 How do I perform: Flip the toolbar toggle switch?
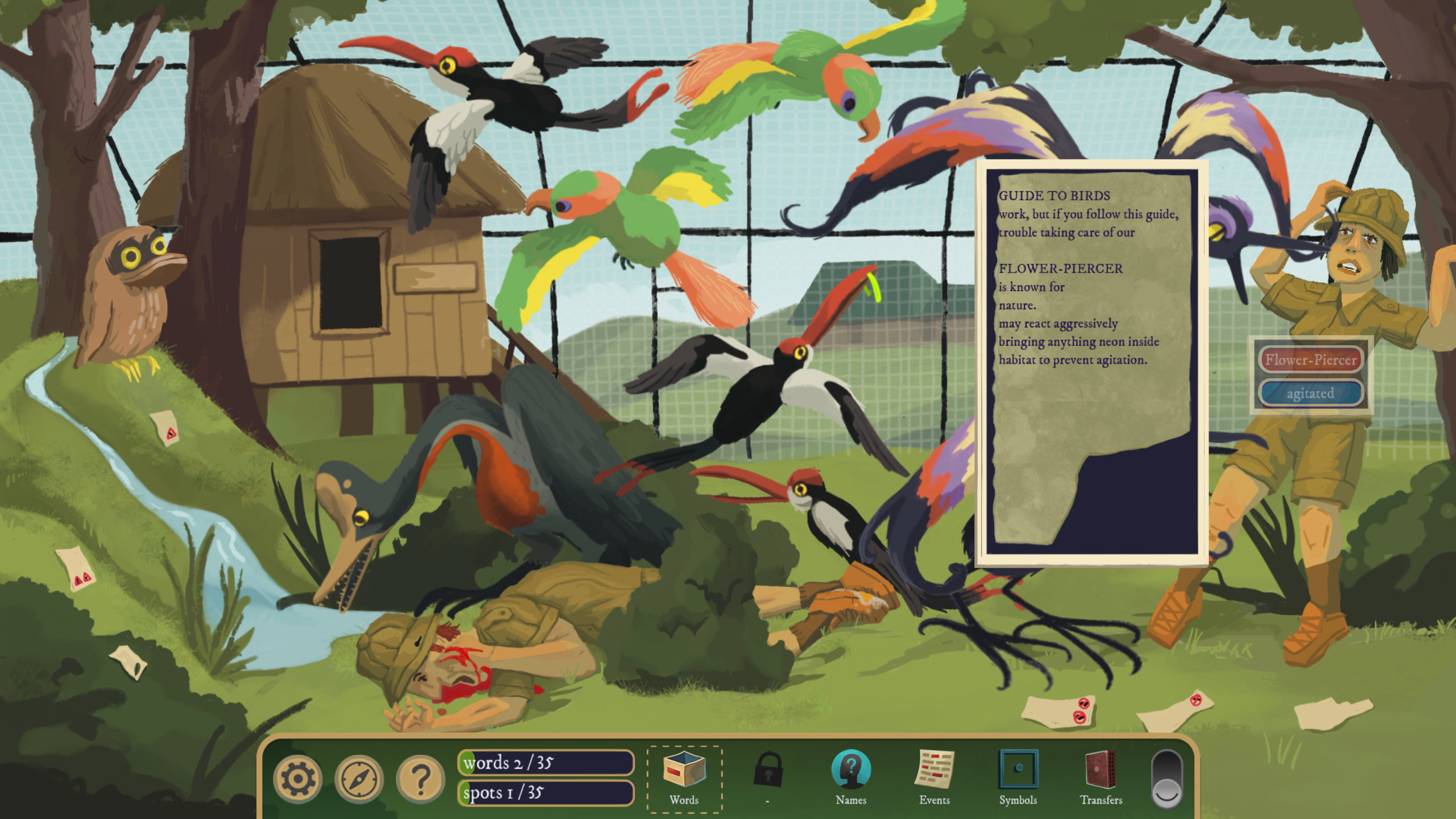1167,779
